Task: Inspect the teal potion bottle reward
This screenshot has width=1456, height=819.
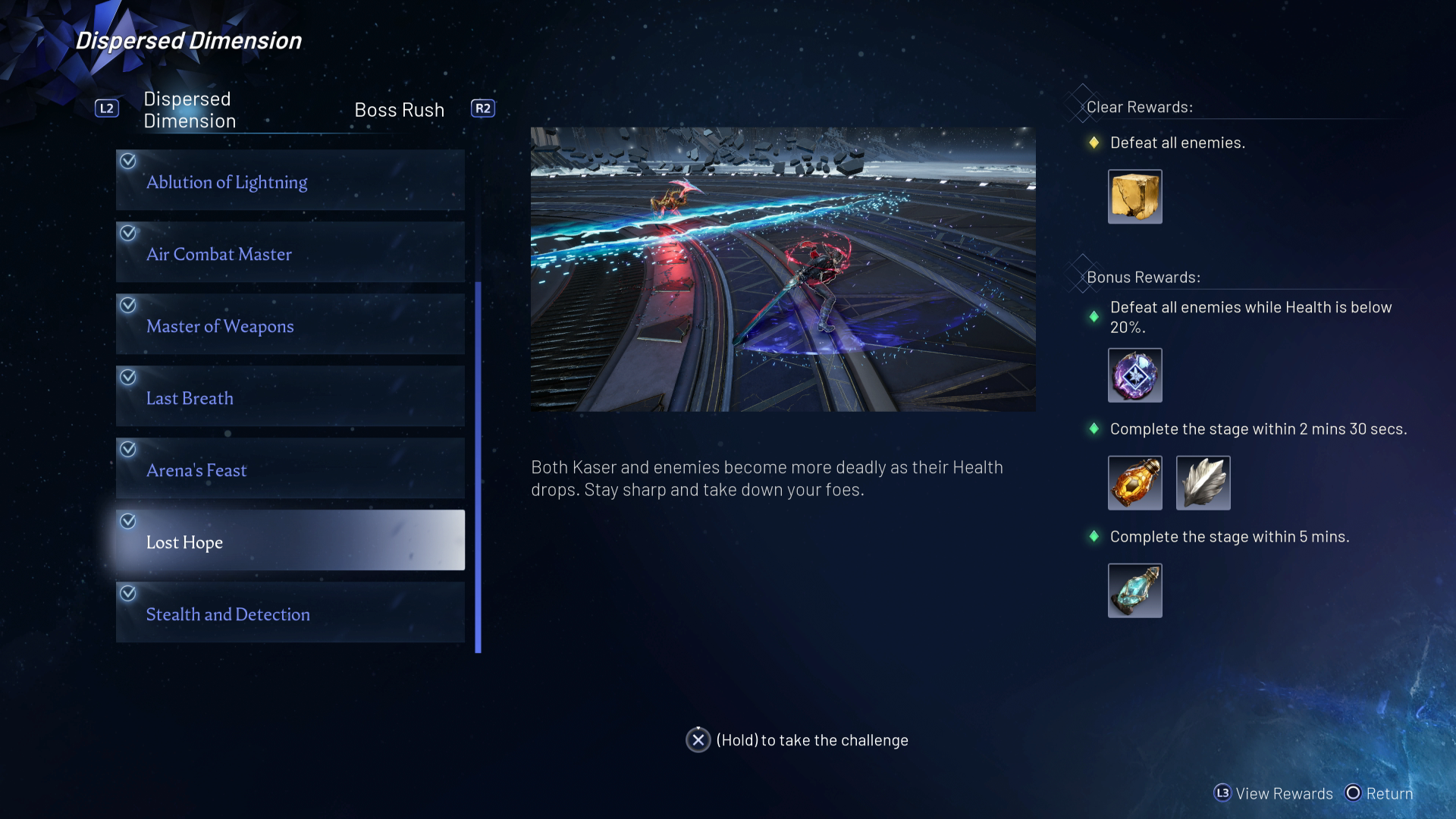Action: (1134, 591)
